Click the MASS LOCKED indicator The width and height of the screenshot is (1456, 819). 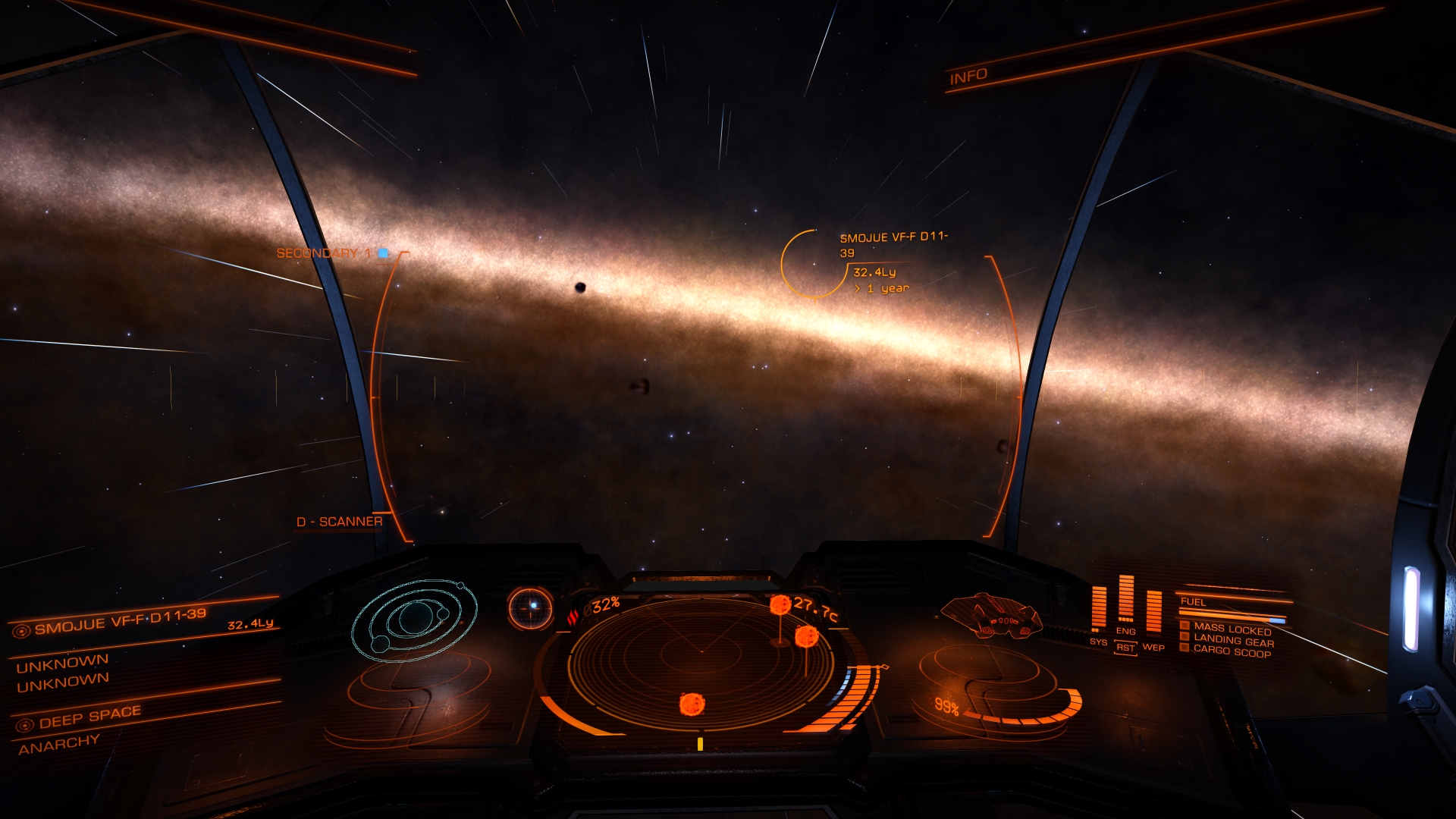click(x=1232, y=629)
